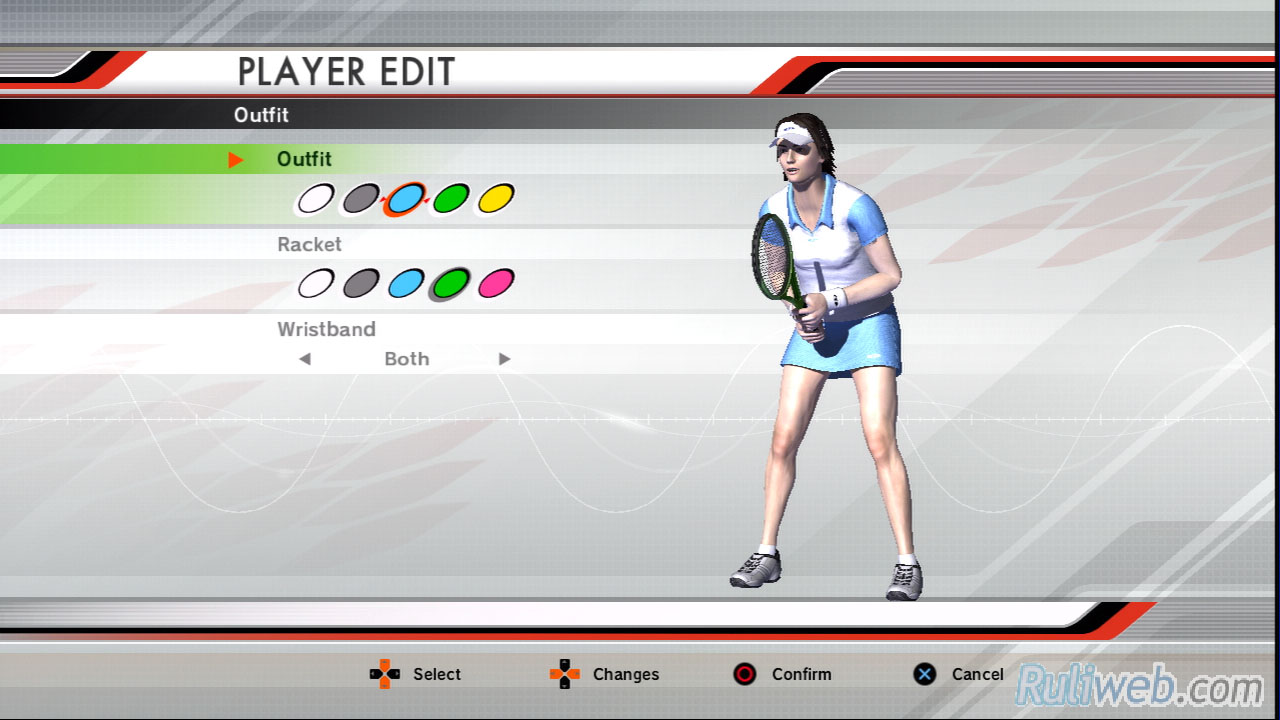Screen dimensions: 1280x720
Task: Choose the green racket color
Action: click(450, 284)
